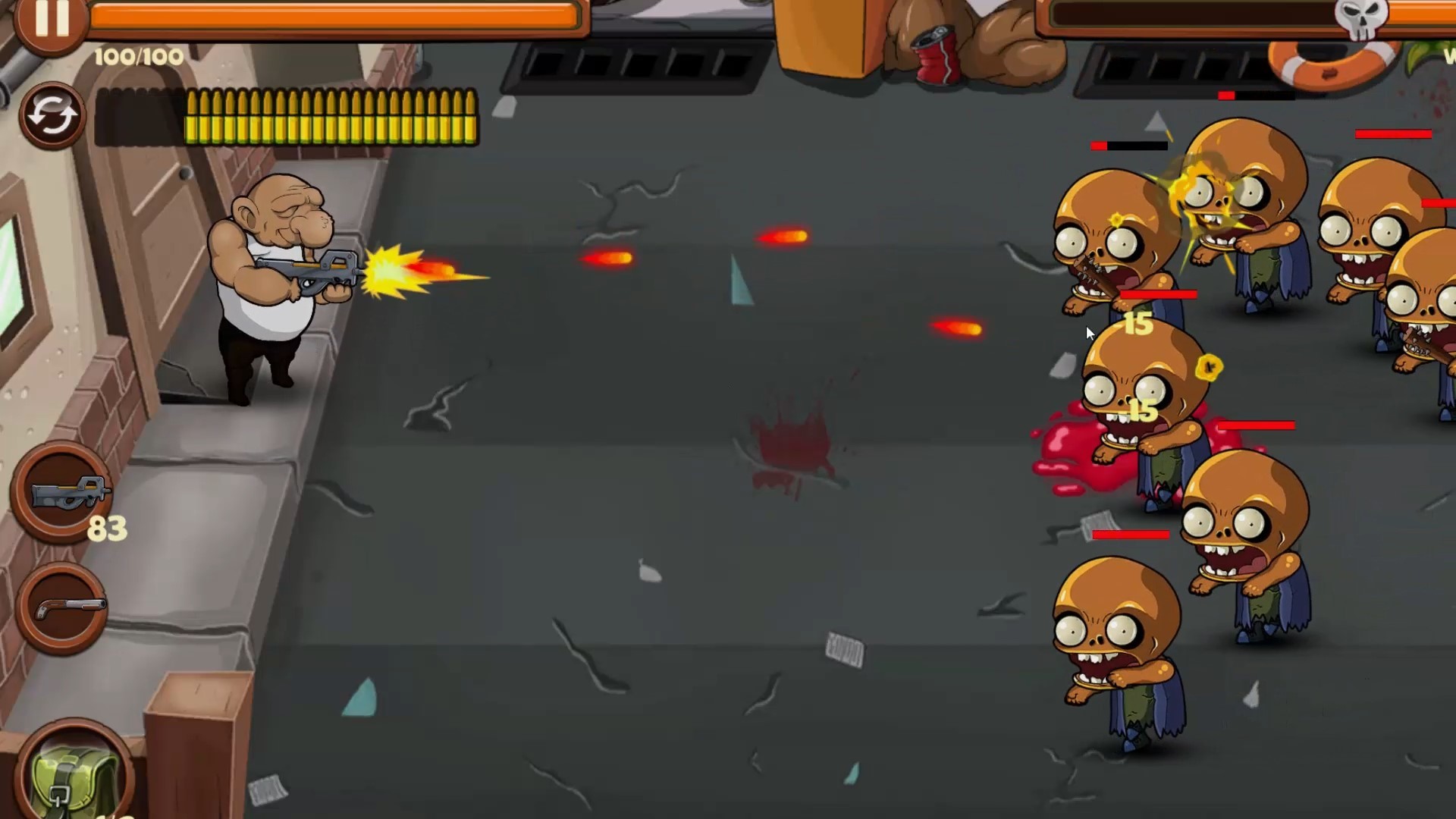Click the 100/100 health readout
This screenshot has width=1456, height=819.
click(136, 55)
